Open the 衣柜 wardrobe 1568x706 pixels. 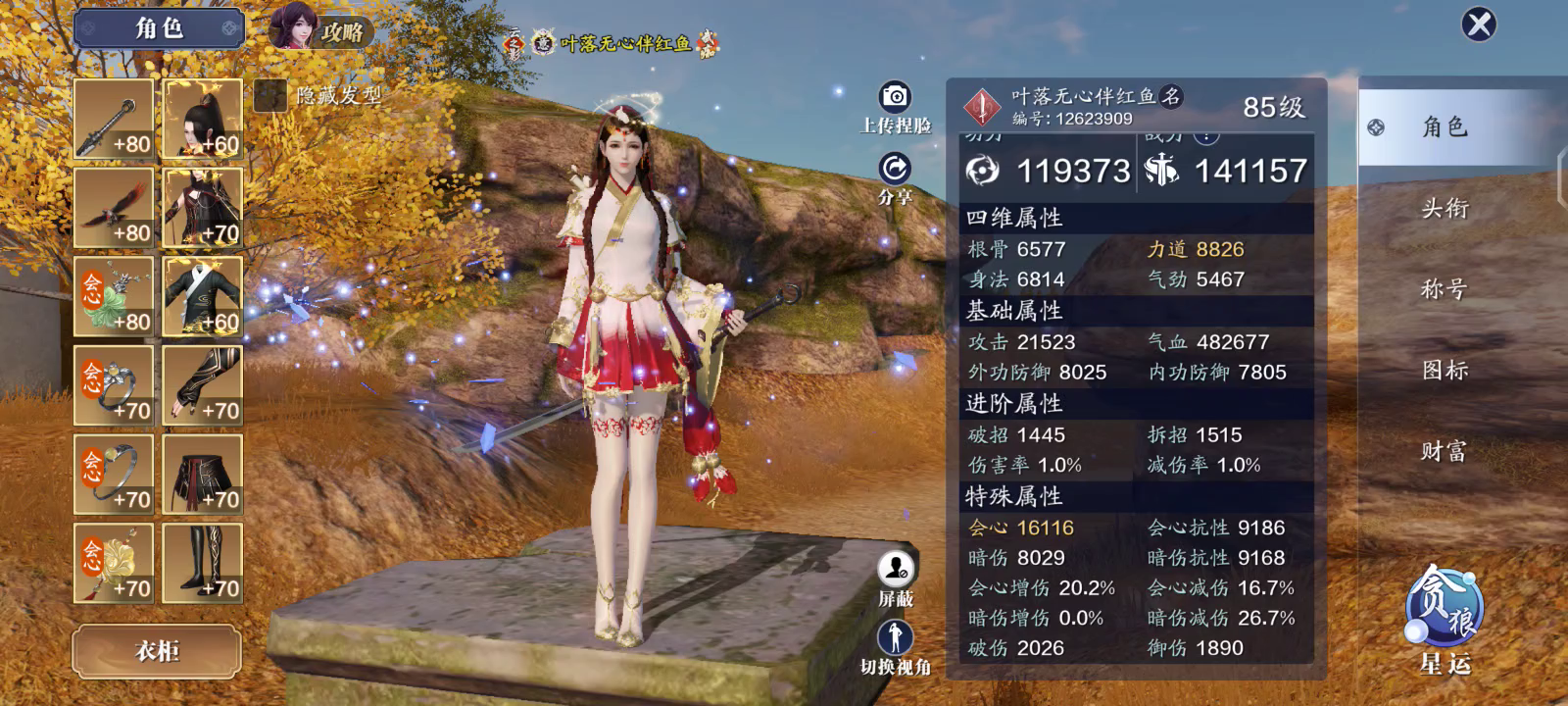tap(157, 650)
